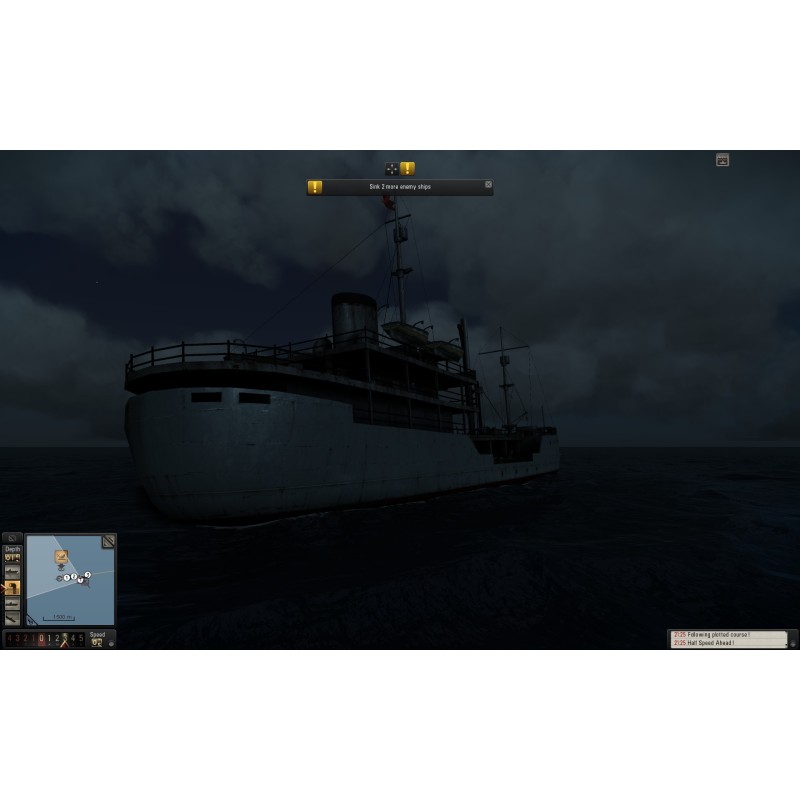Click the orange ship marker on minimap
The width and height of the screenshot is (800, 800).
click(61, 556)
